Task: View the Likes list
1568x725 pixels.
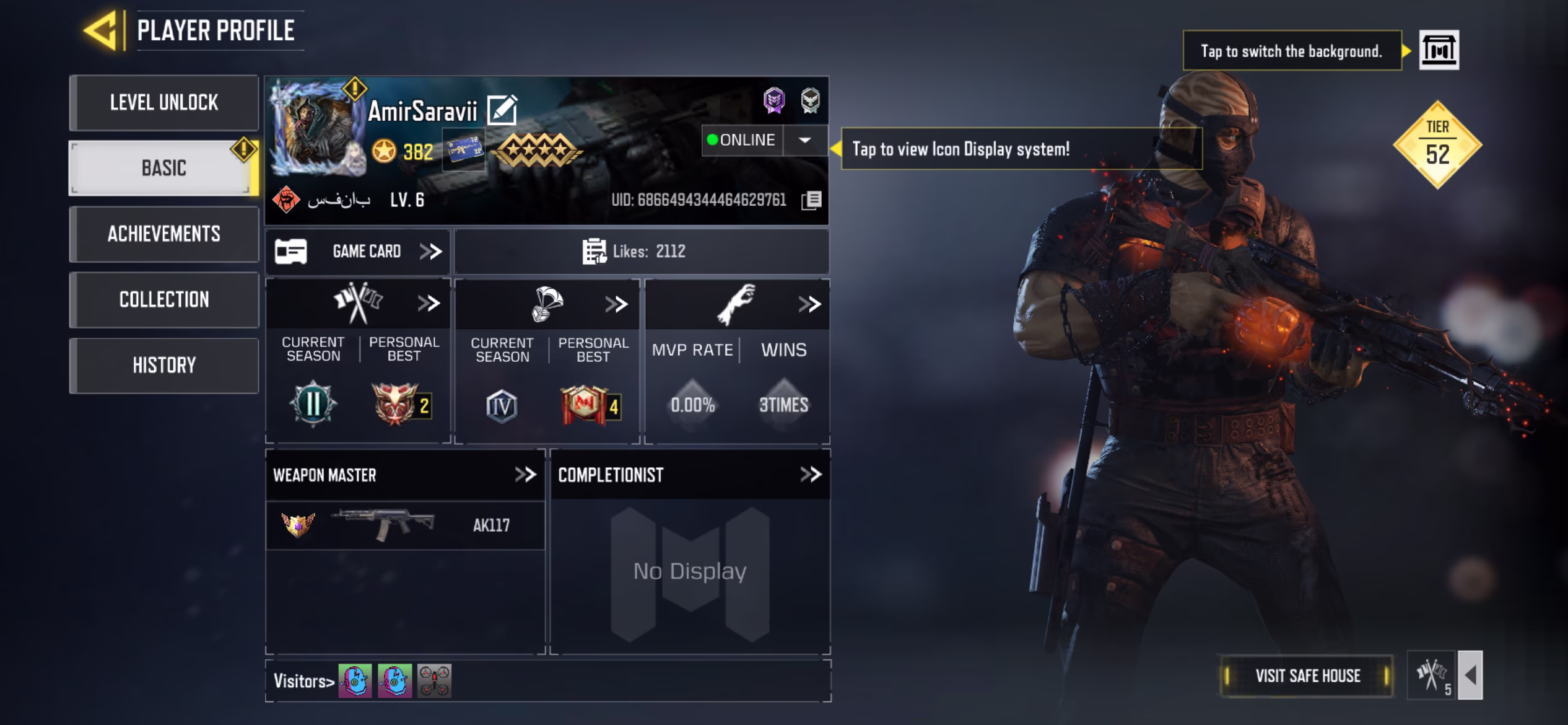Action: click(641, 252)
